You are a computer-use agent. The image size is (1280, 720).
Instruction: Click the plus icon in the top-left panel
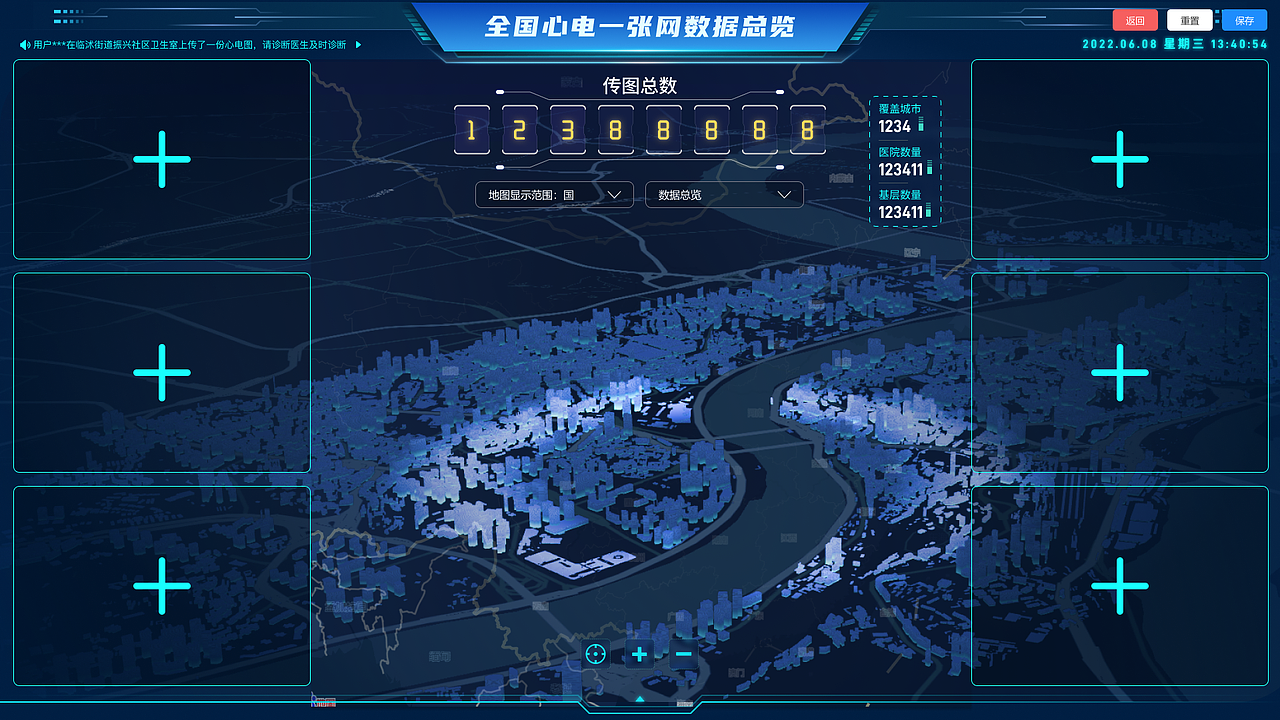tap(161, 158)
